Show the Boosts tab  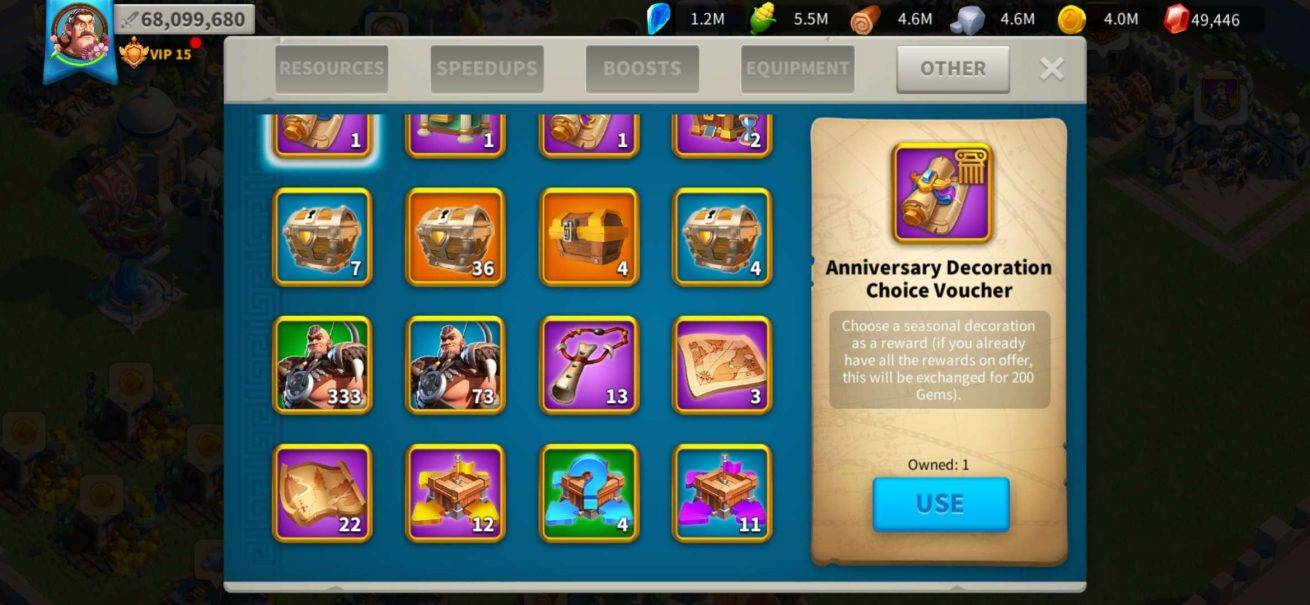click(x=642, y=69)
